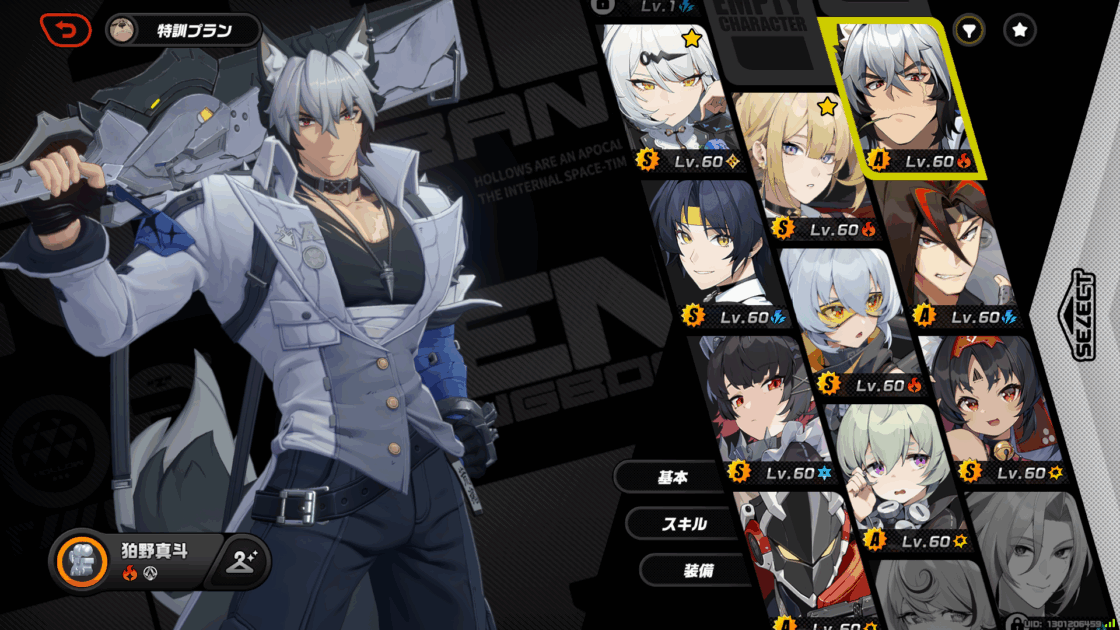The width and height of the screenshot is (1120, 630).
Task: Switch to the 基本 tab
Action: click(672, 477)
